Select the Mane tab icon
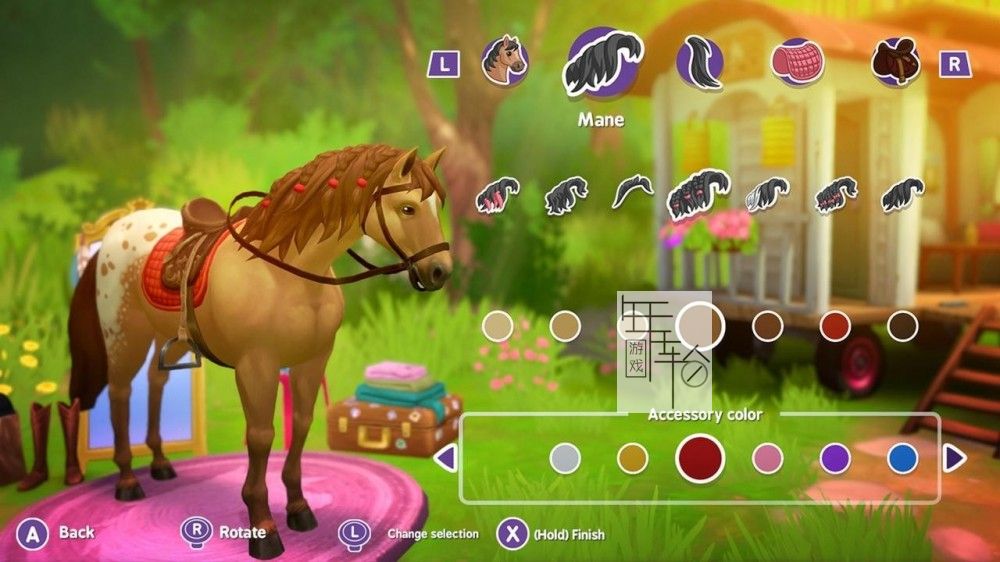Viewport: 1000px width, 562px height. (x=602, y=62)
